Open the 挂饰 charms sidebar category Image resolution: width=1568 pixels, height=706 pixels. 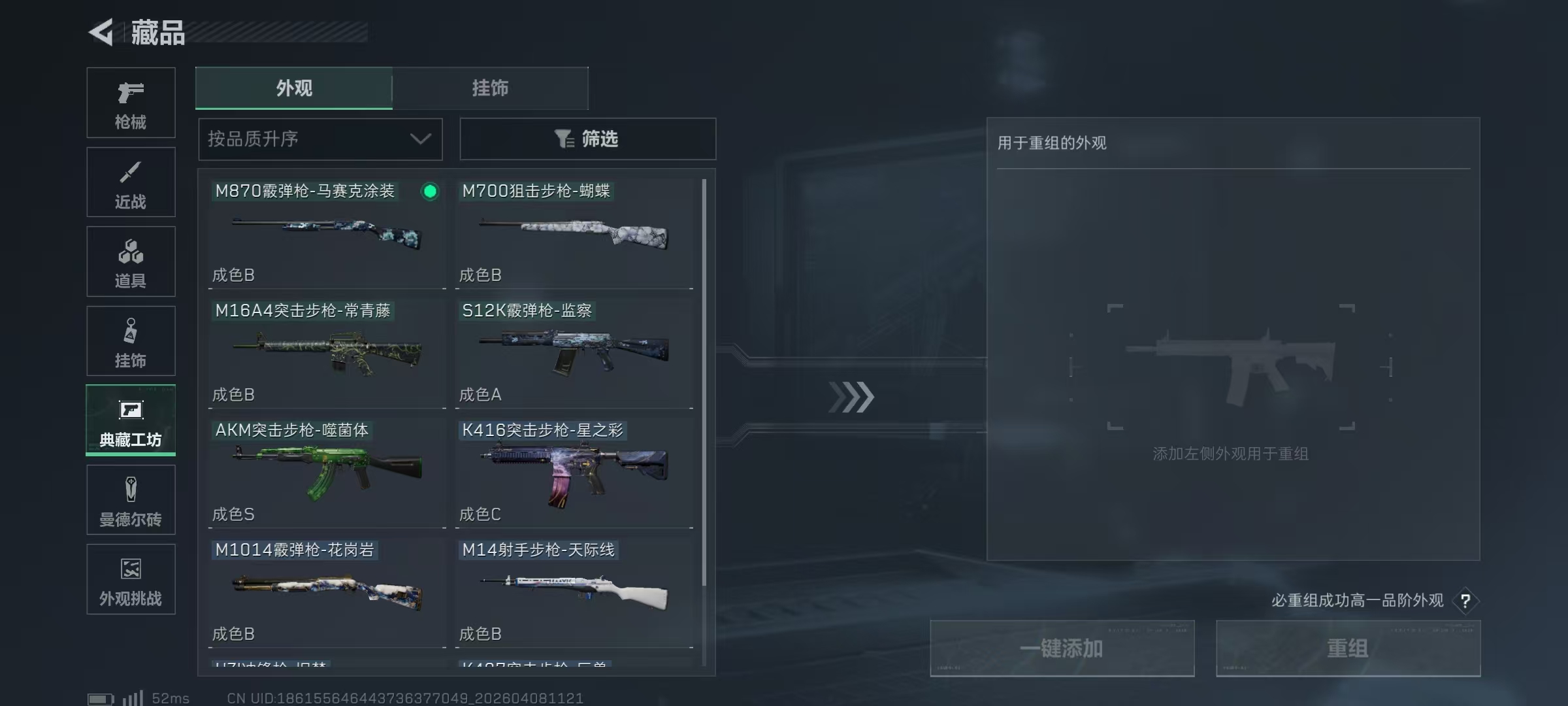pos(131,341)
